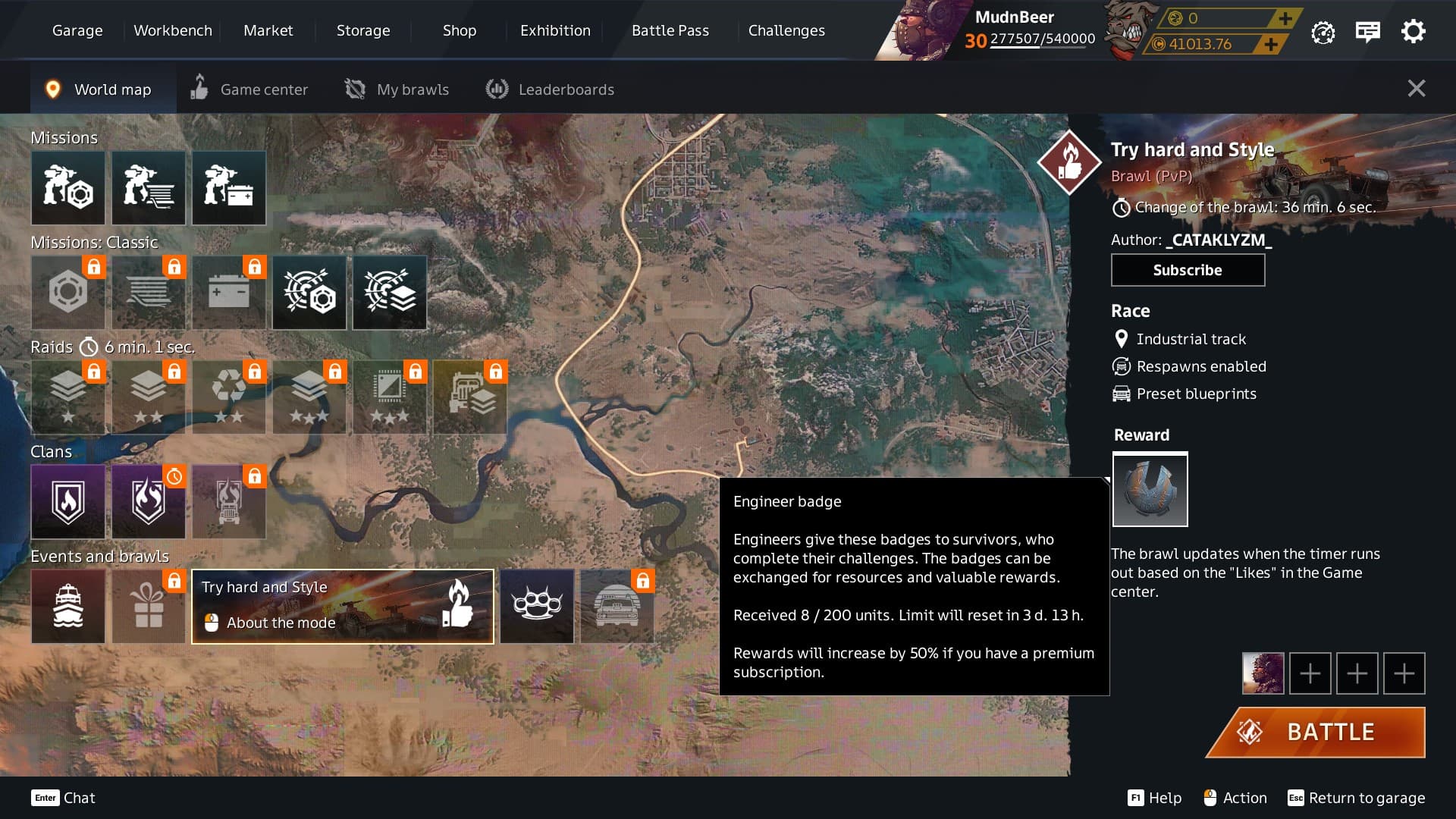The height and width of the screenshot is (819, 1456).
Task: Open the Workbench menu
Action: click(x=173, y=30)
